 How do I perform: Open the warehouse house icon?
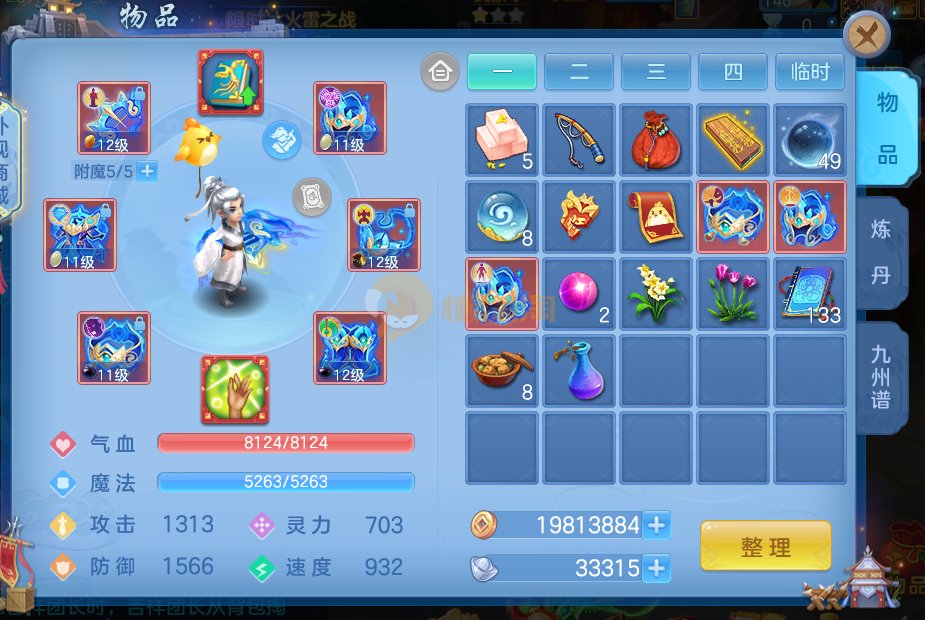pyautogui.click(x=440, y=72)
